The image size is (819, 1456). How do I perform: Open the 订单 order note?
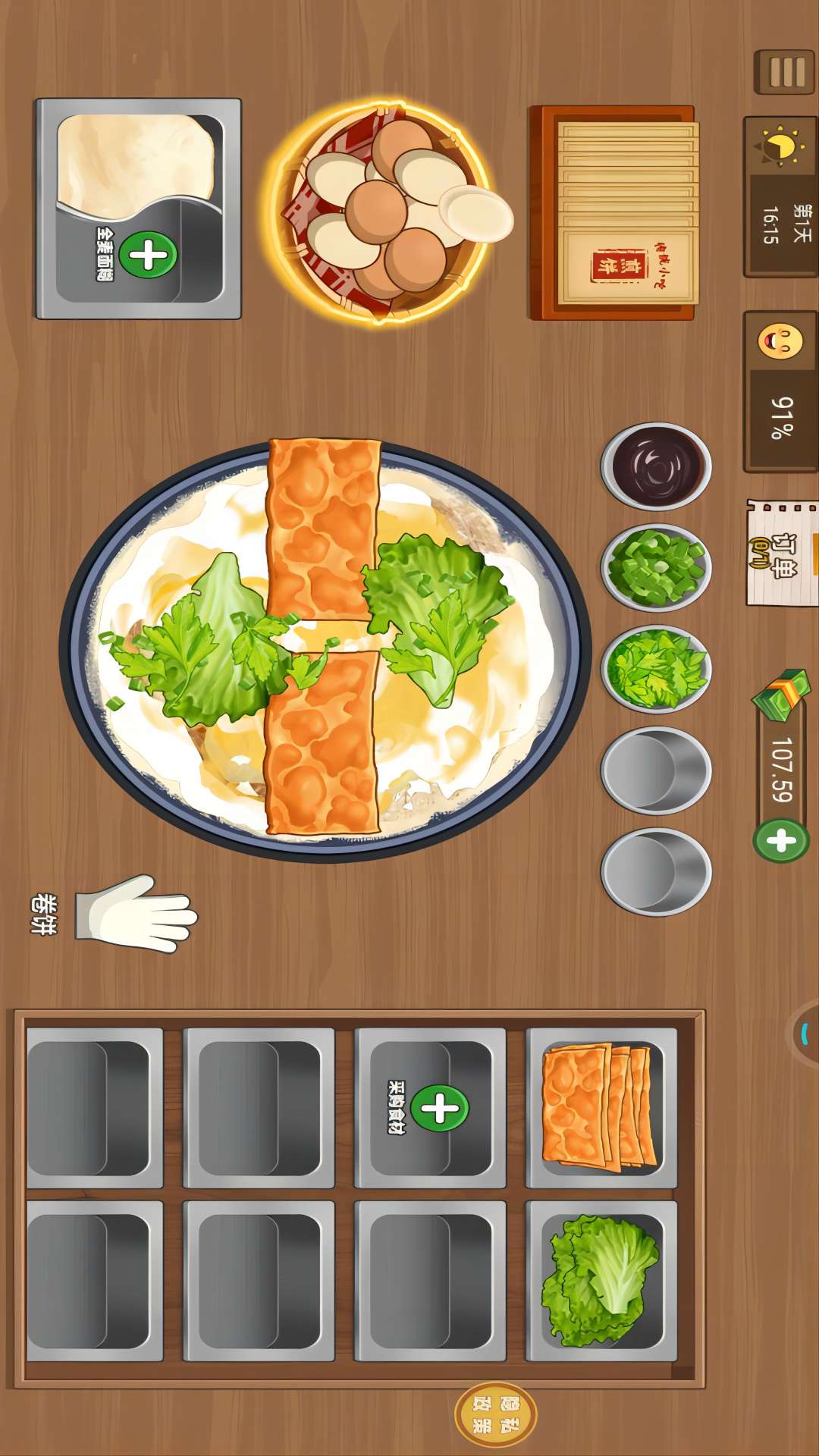(781, 553)
